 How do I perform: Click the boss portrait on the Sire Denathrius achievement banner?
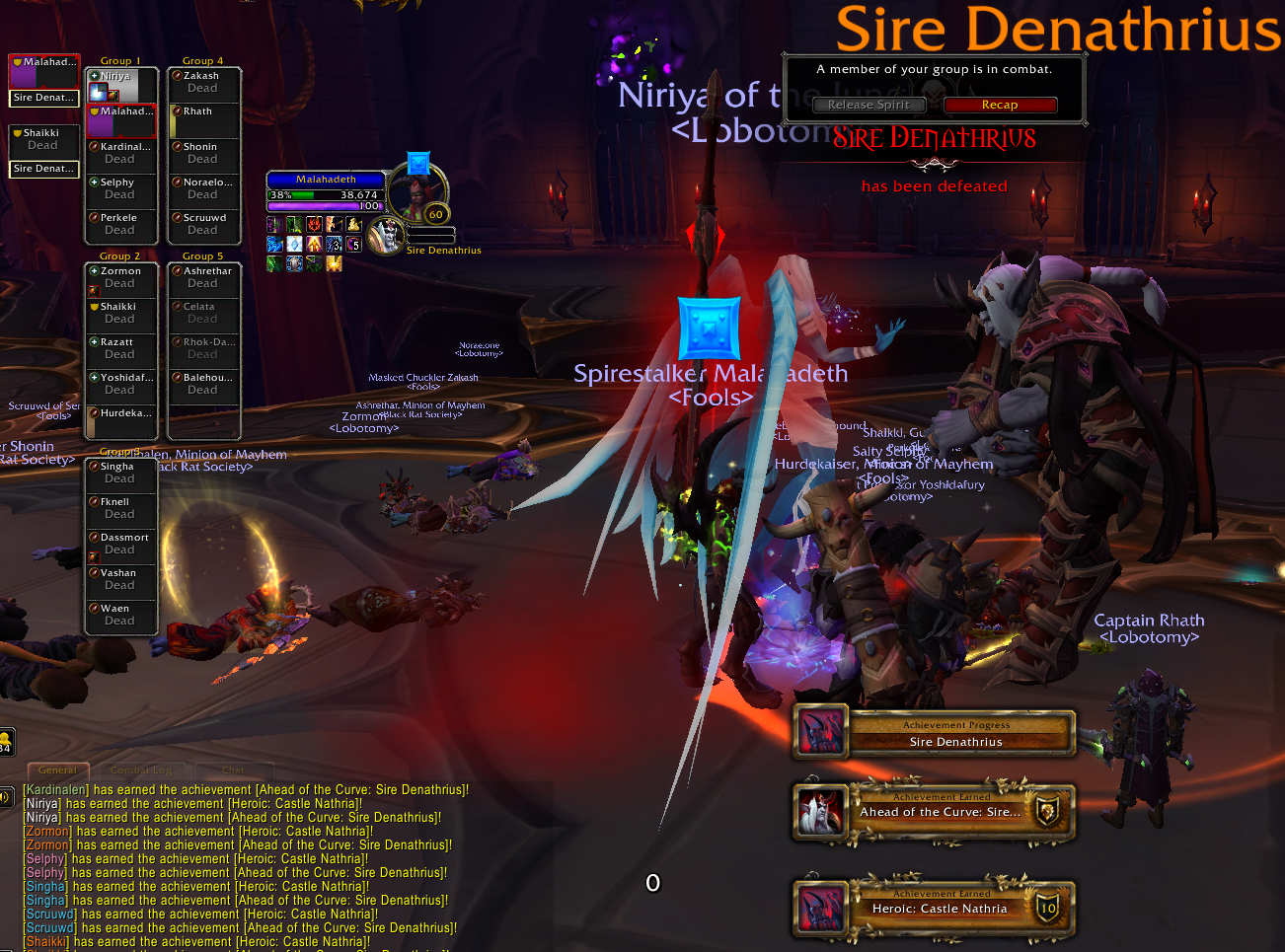tap(821, 732)
